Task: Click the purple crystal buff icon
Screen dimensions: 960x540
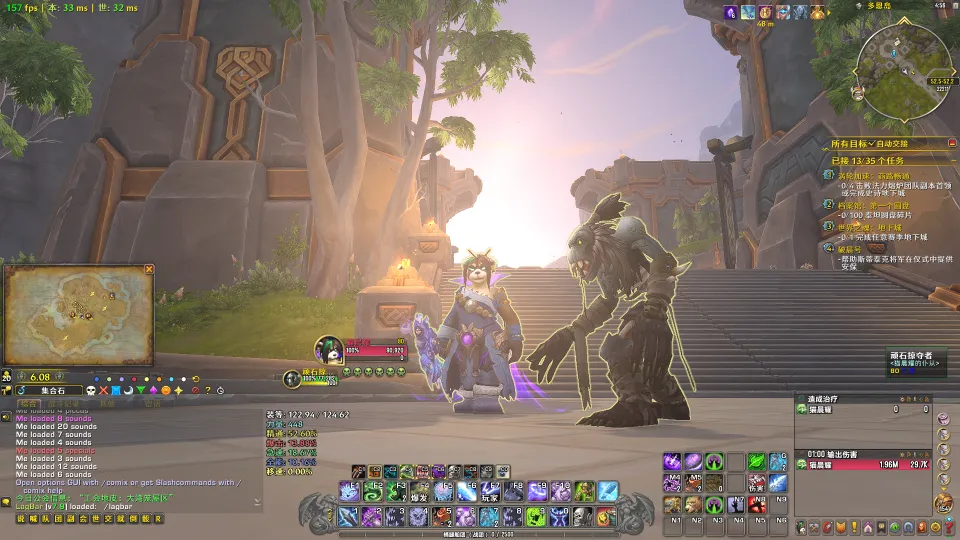Action: pyautogui.click(x=731, y=12)
